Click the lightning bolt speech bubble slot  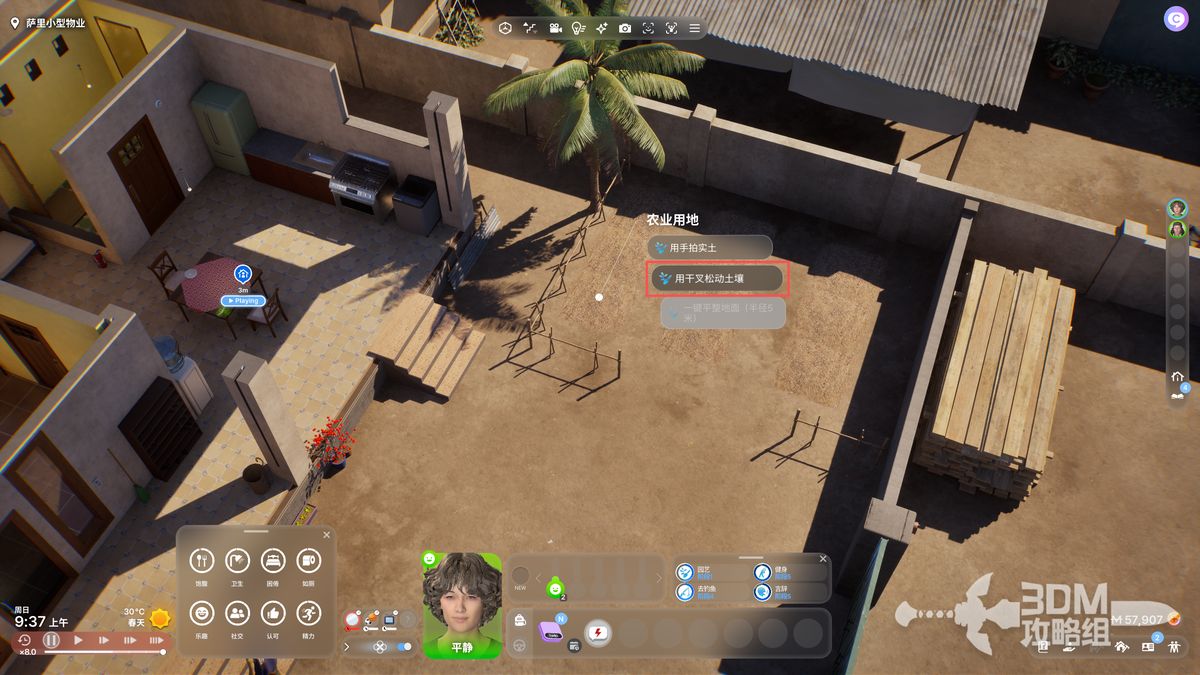598,633
